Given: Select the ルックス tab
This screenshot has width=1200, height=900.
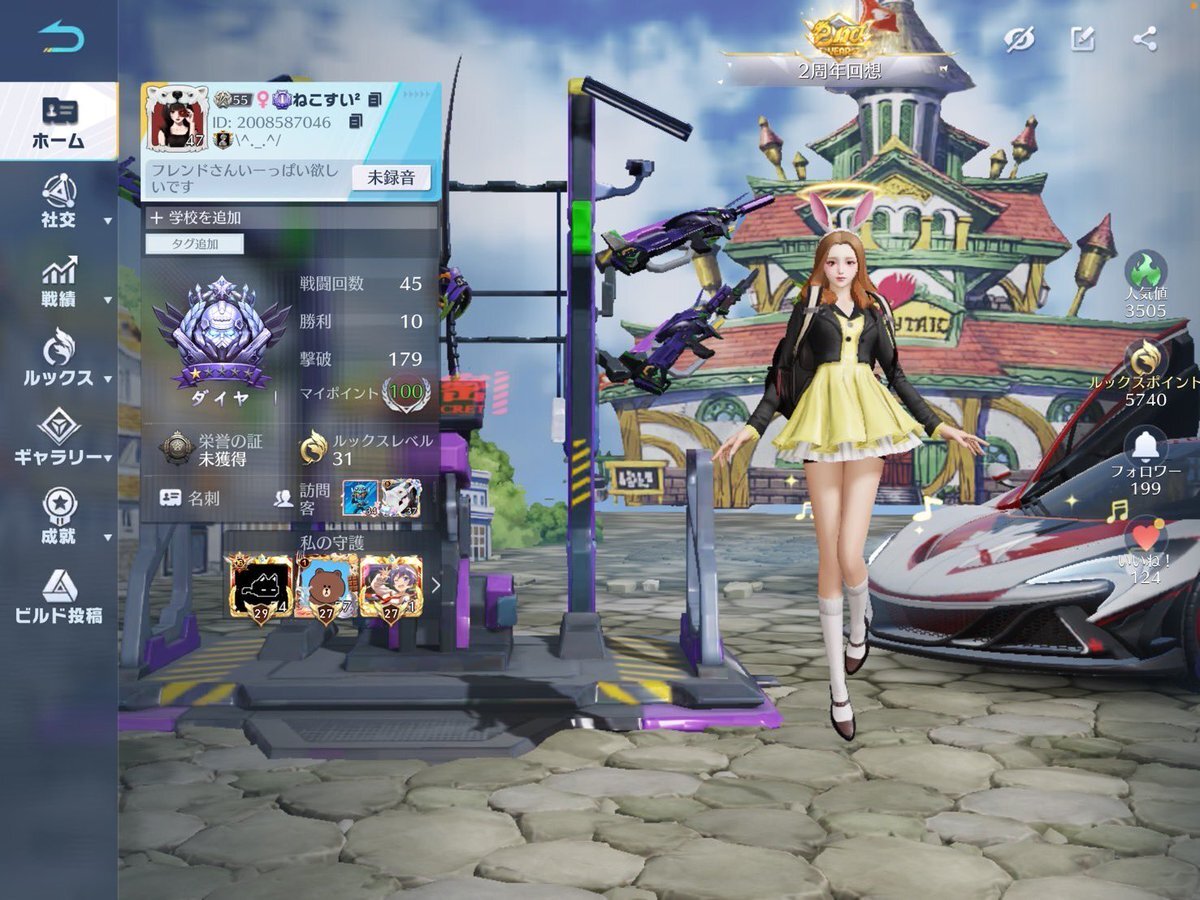Looking at the screenshot, I should (x=59, y=361).
